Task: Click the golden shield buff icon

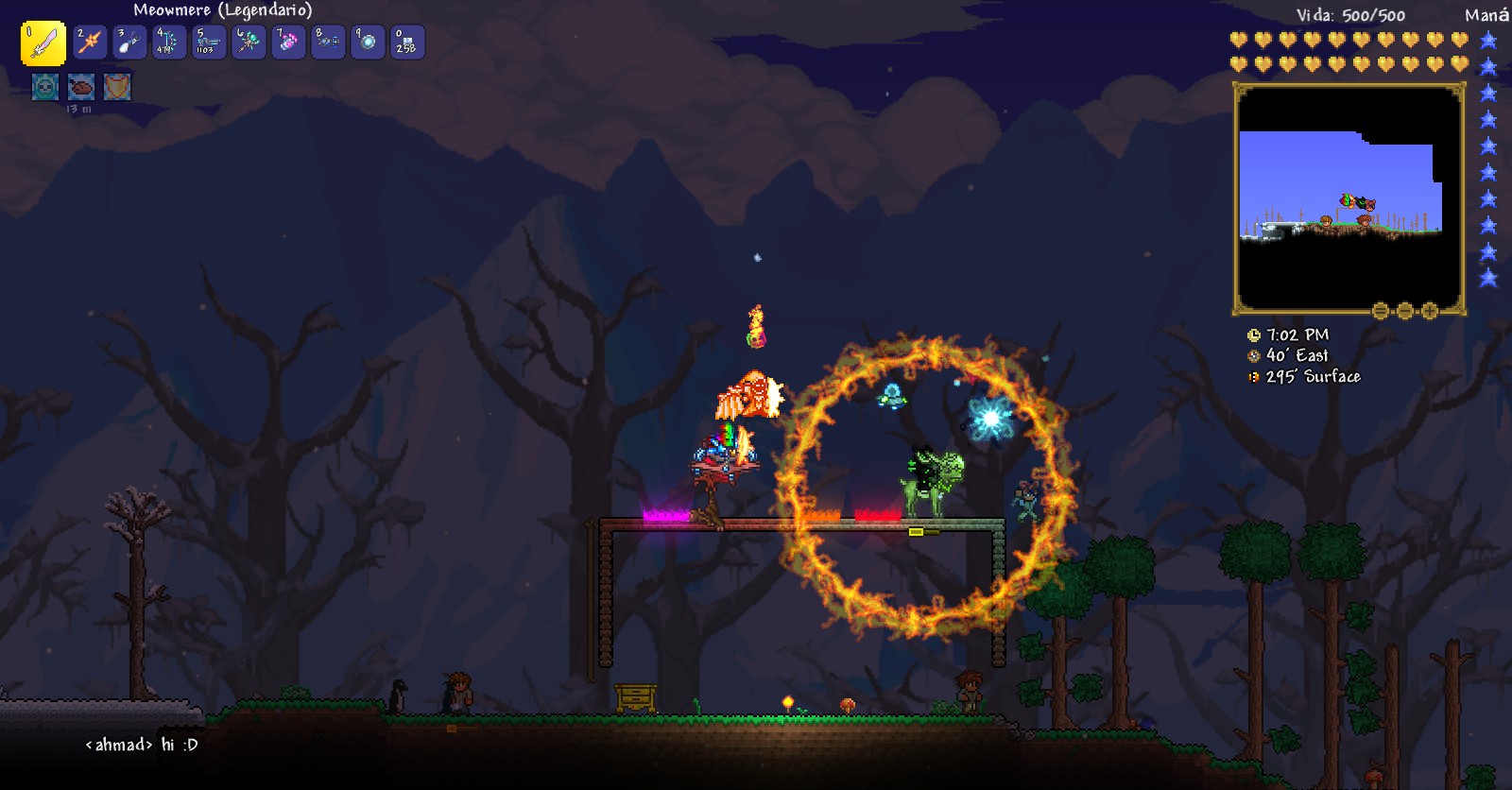Action: point(117,87)
